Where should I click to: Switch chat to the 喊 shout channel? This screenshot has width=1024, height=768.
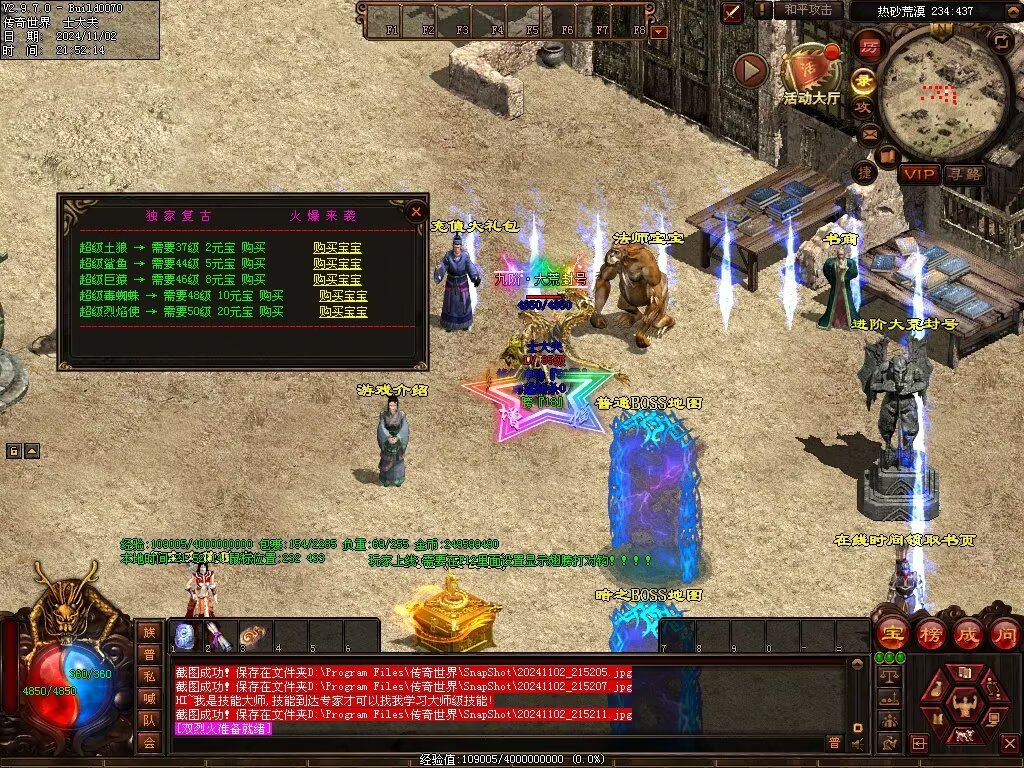(149, 698)
